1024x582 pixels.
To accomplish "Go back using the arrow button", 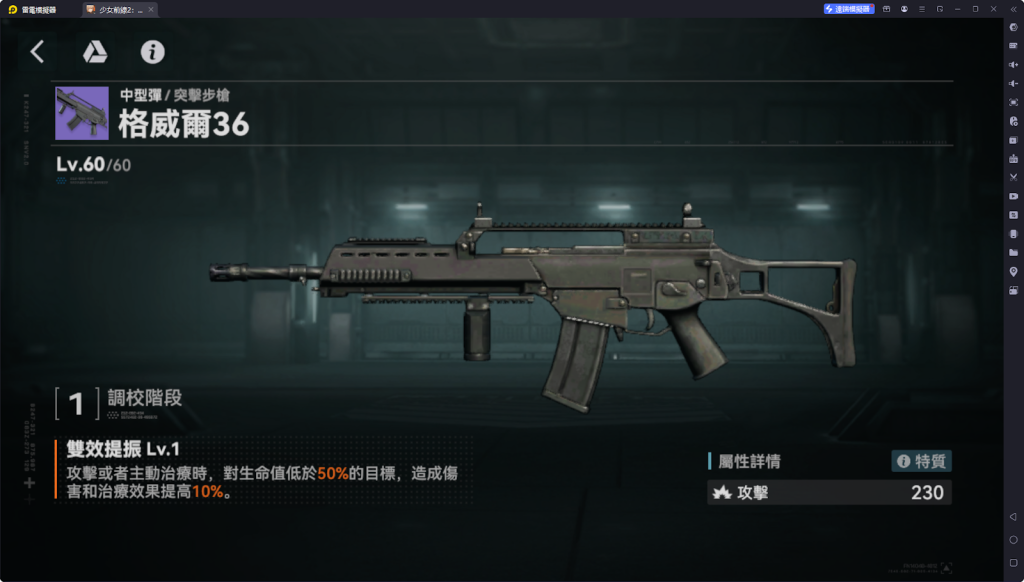I will tap(38, 52).
